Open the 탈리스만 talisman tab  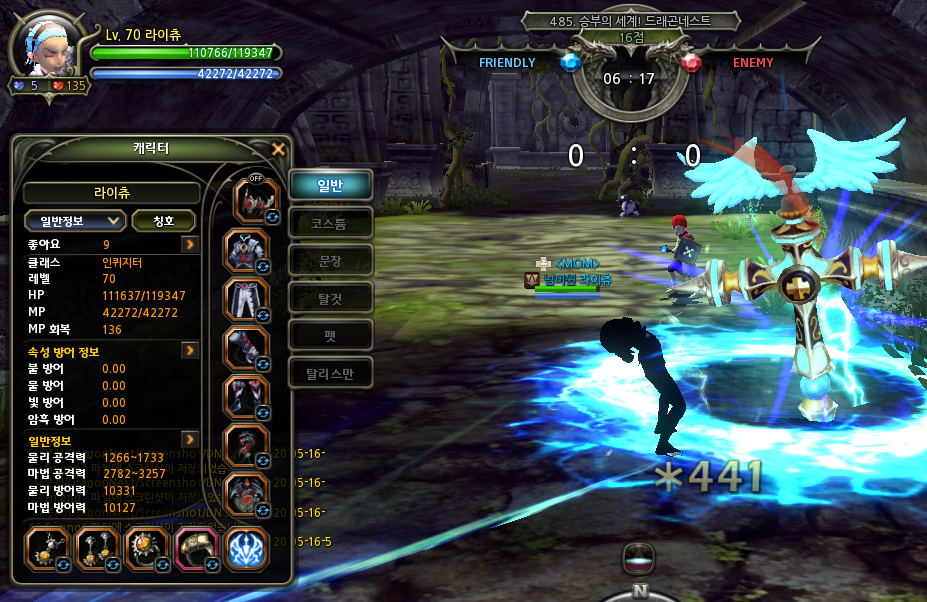pos(330,373)
